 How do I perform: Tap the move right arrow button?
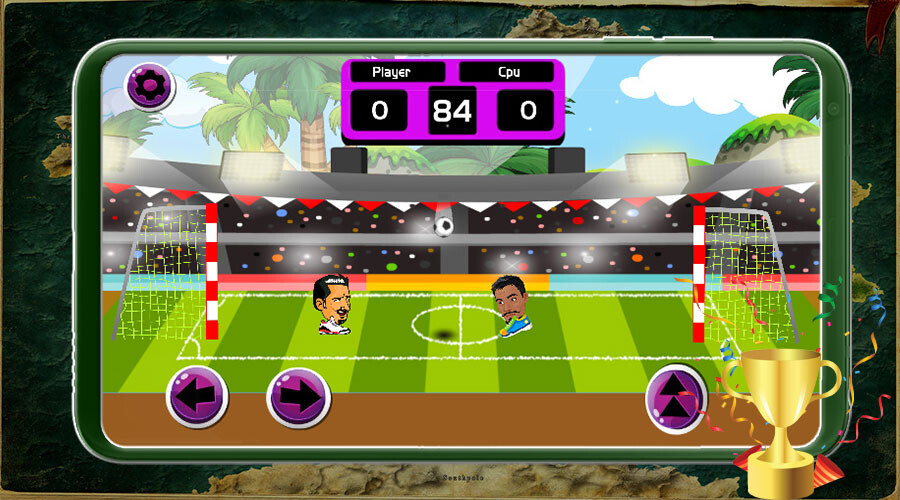(x=298, y=397)
